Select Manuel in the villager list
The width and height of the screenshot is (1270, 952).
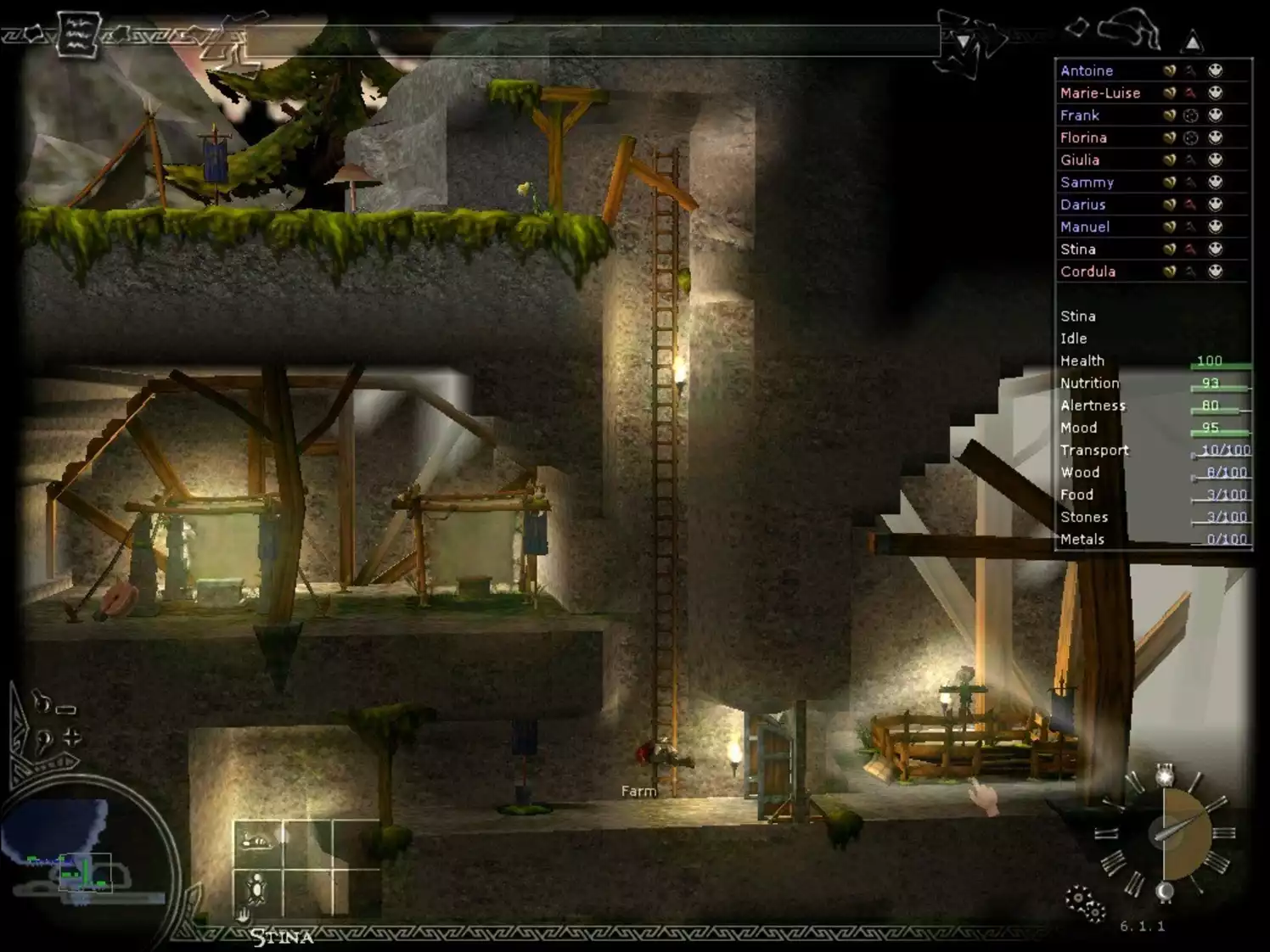1084,227
